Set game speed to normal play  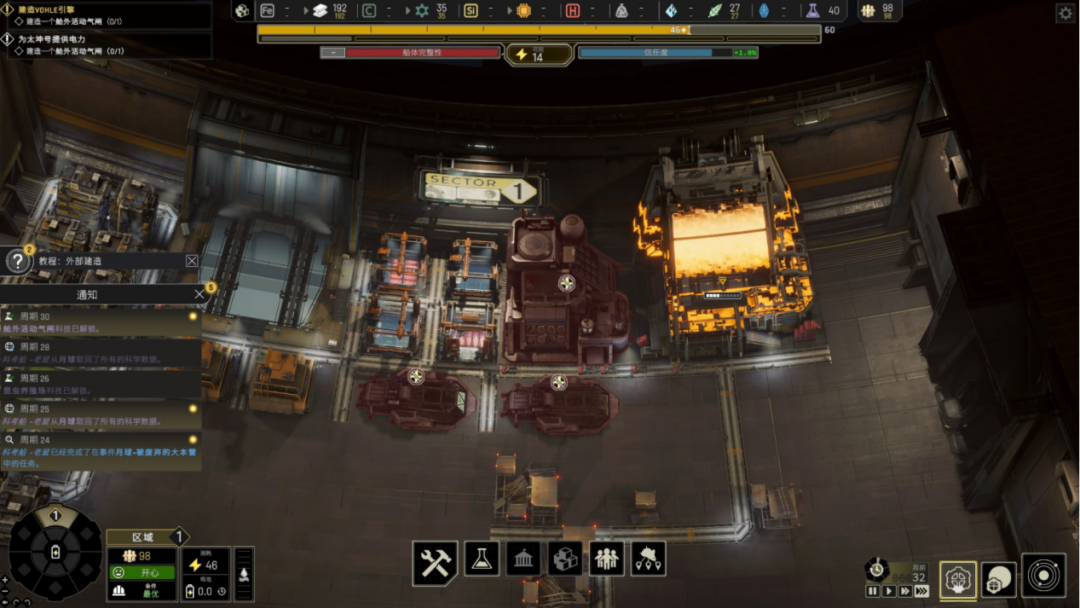(889, 591)
